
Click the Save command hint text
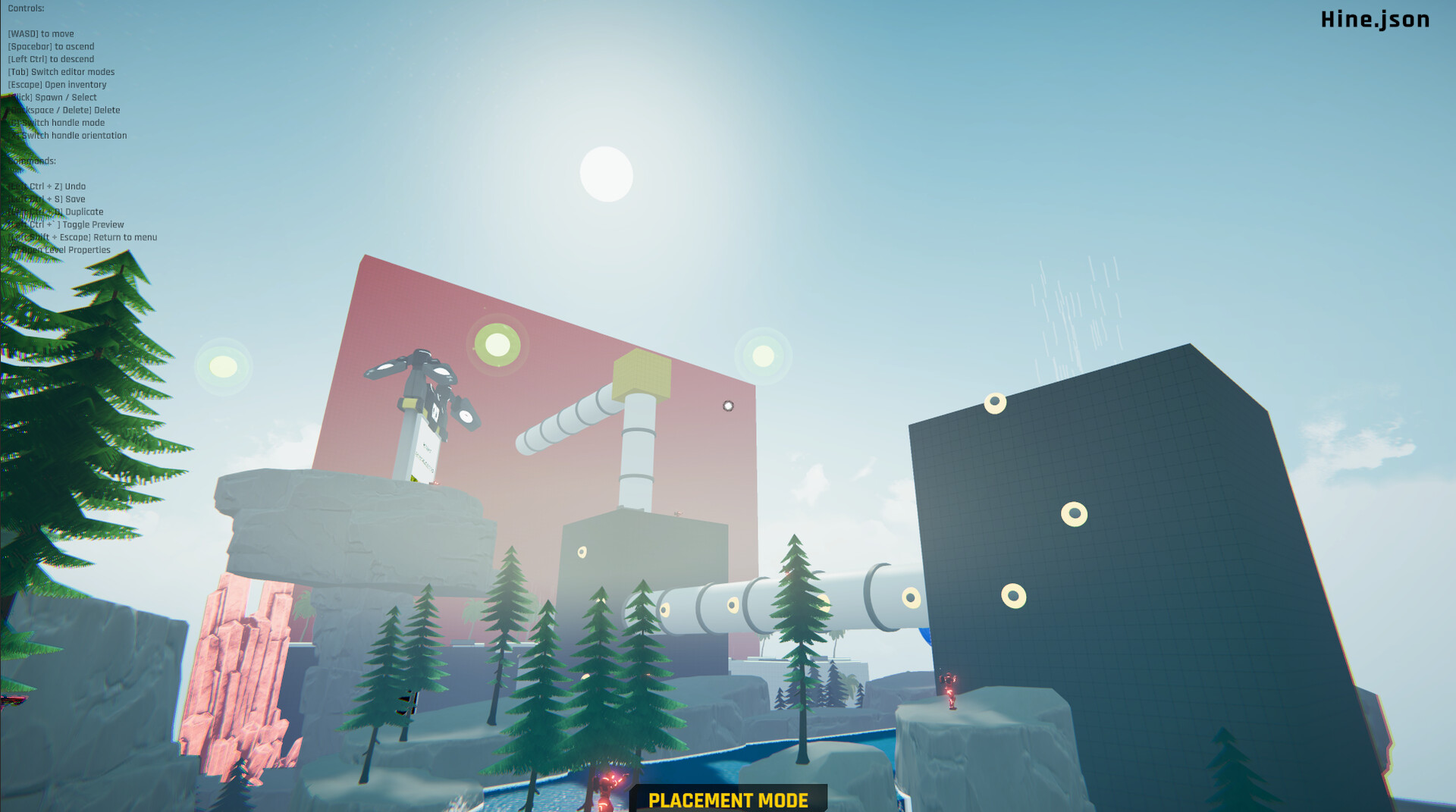[x=47, y=199]
